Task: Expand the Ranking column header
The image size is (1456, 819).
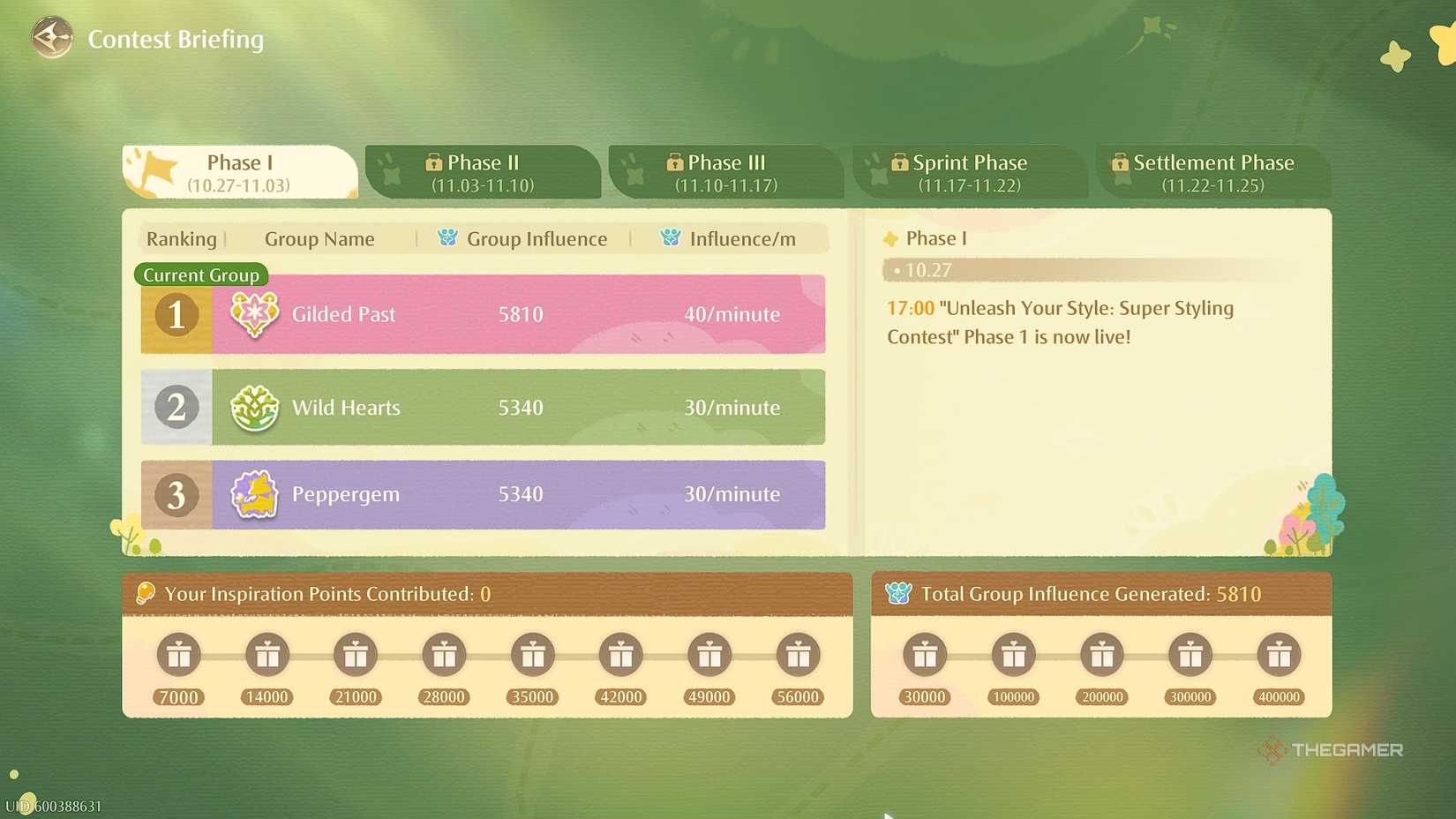Action: (x=181, y=238)
